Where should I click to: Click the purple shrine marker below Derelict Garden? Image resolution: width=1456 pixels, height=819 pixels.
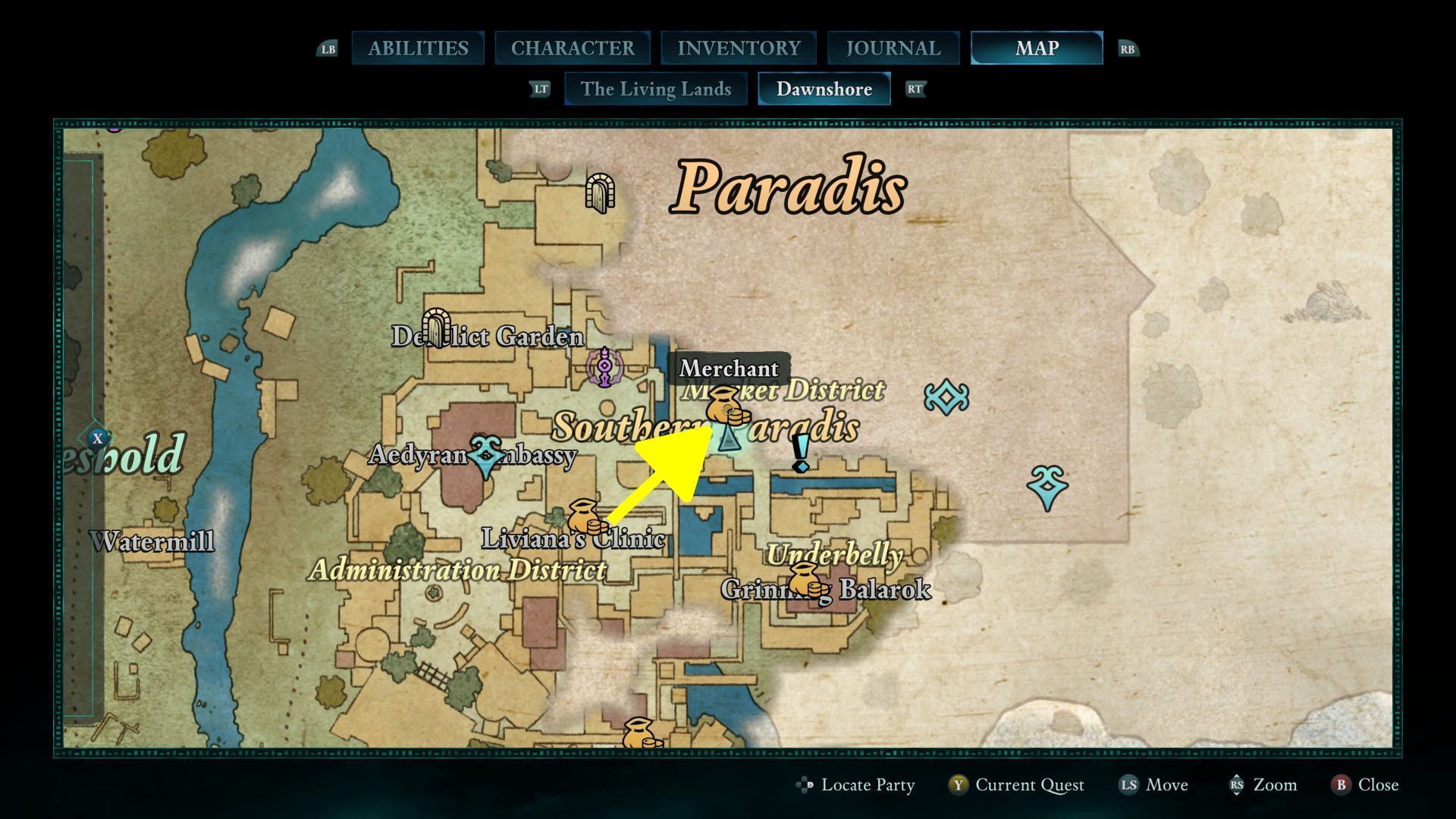point(604,368)
